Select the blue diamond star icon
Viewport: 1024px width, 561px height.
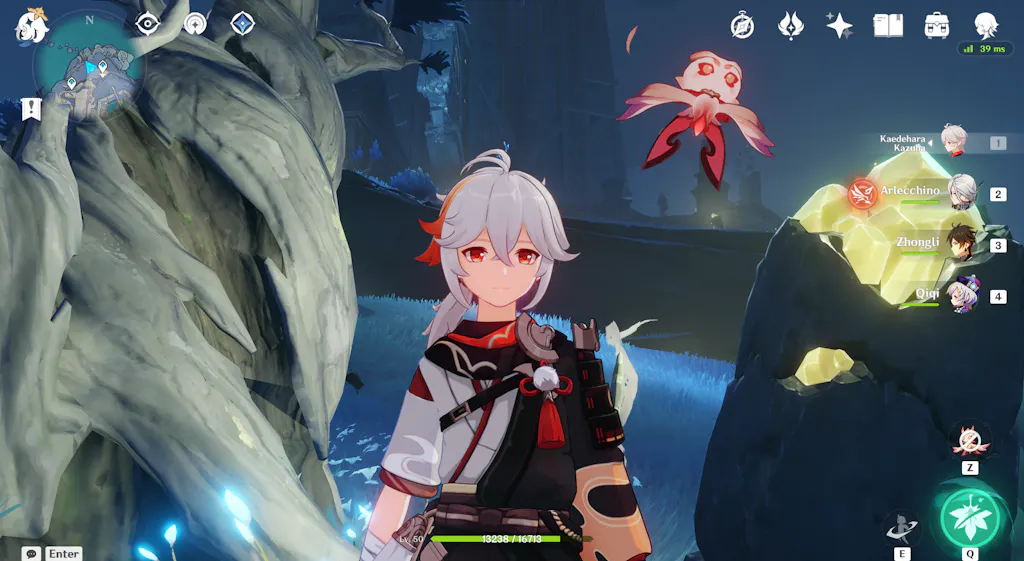click(242, 23)
